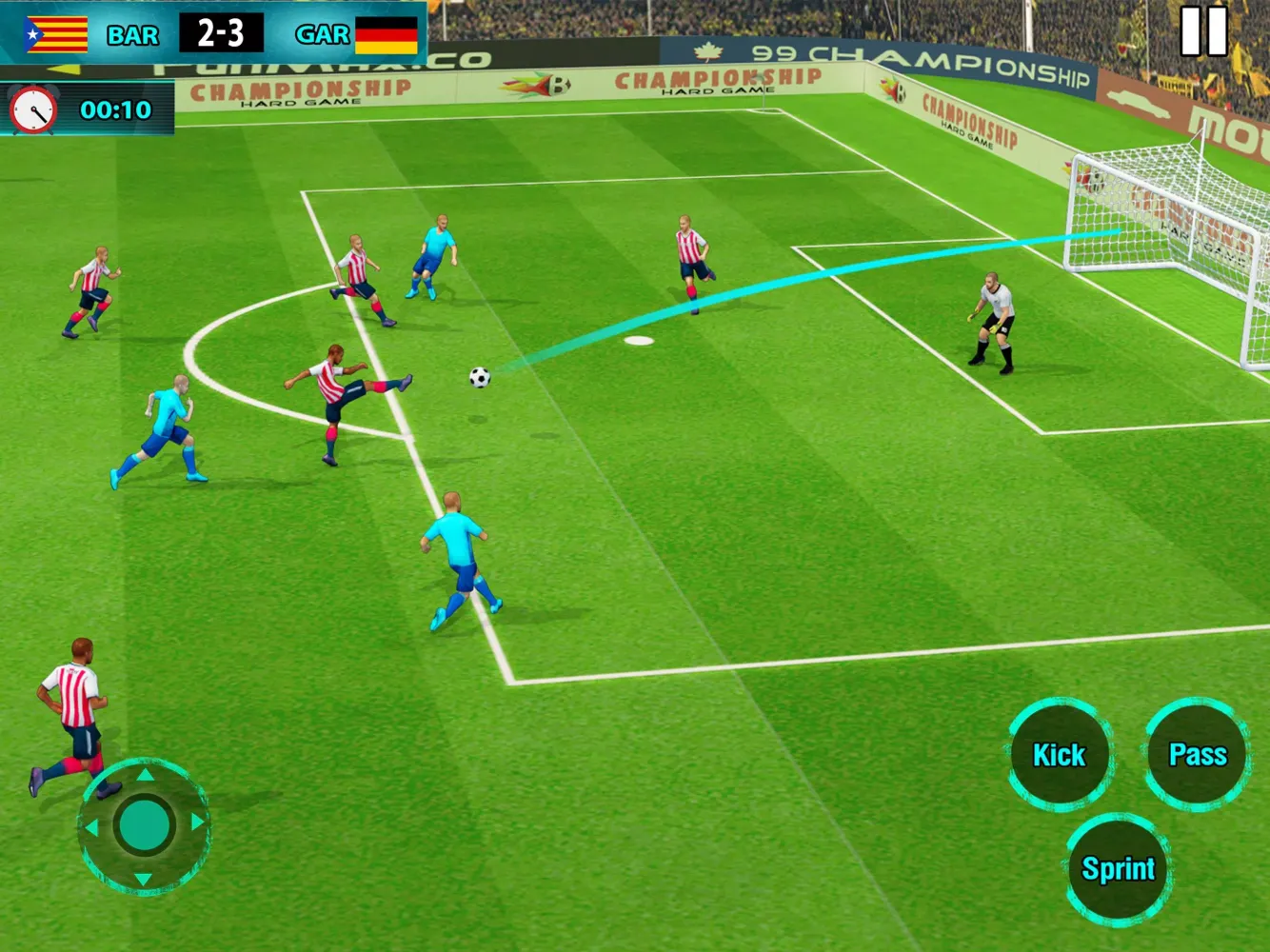
Task: Tap the joystick's left arrow
Action: click(x=92, y=828)
